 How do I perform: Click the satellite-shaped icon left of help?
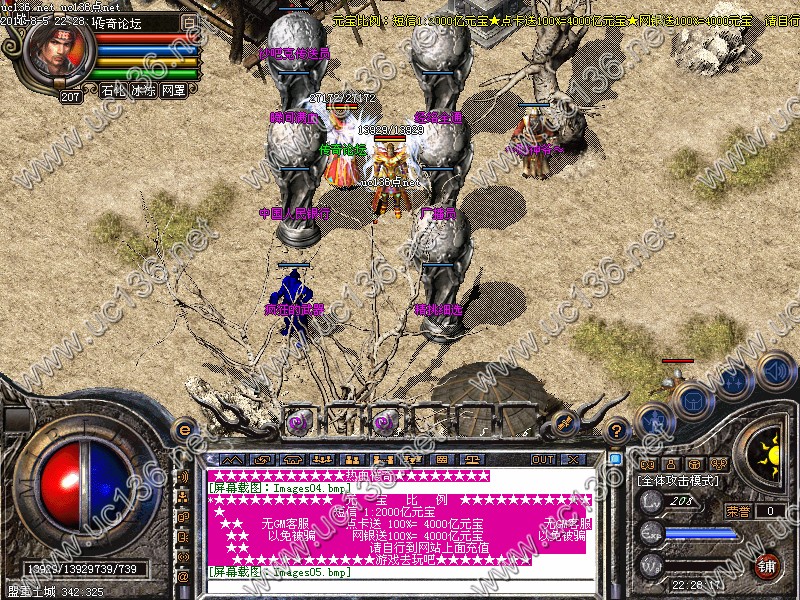coord(566,422)
